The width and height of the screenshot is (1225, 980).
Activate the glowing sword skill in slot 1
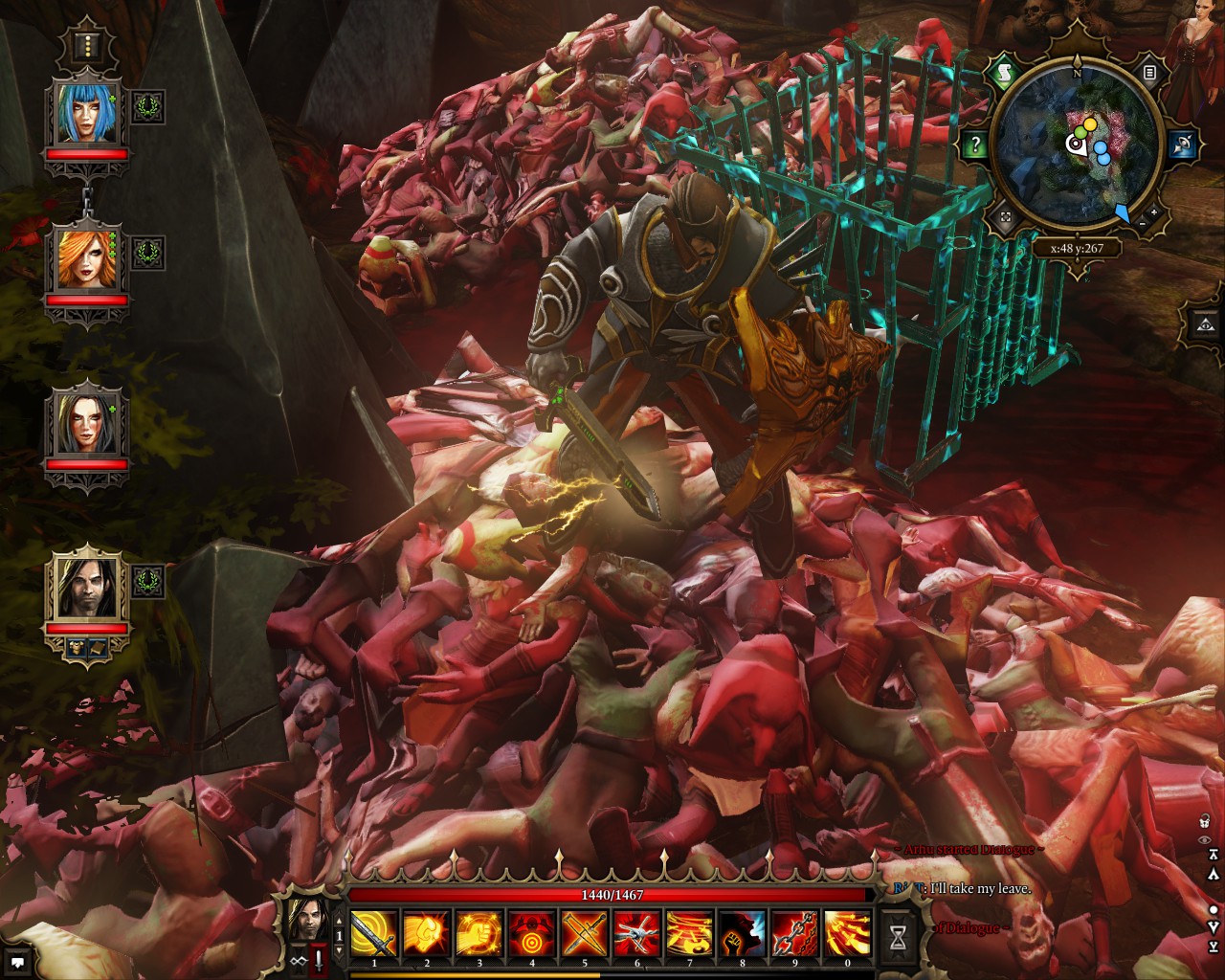click(374, 933)
